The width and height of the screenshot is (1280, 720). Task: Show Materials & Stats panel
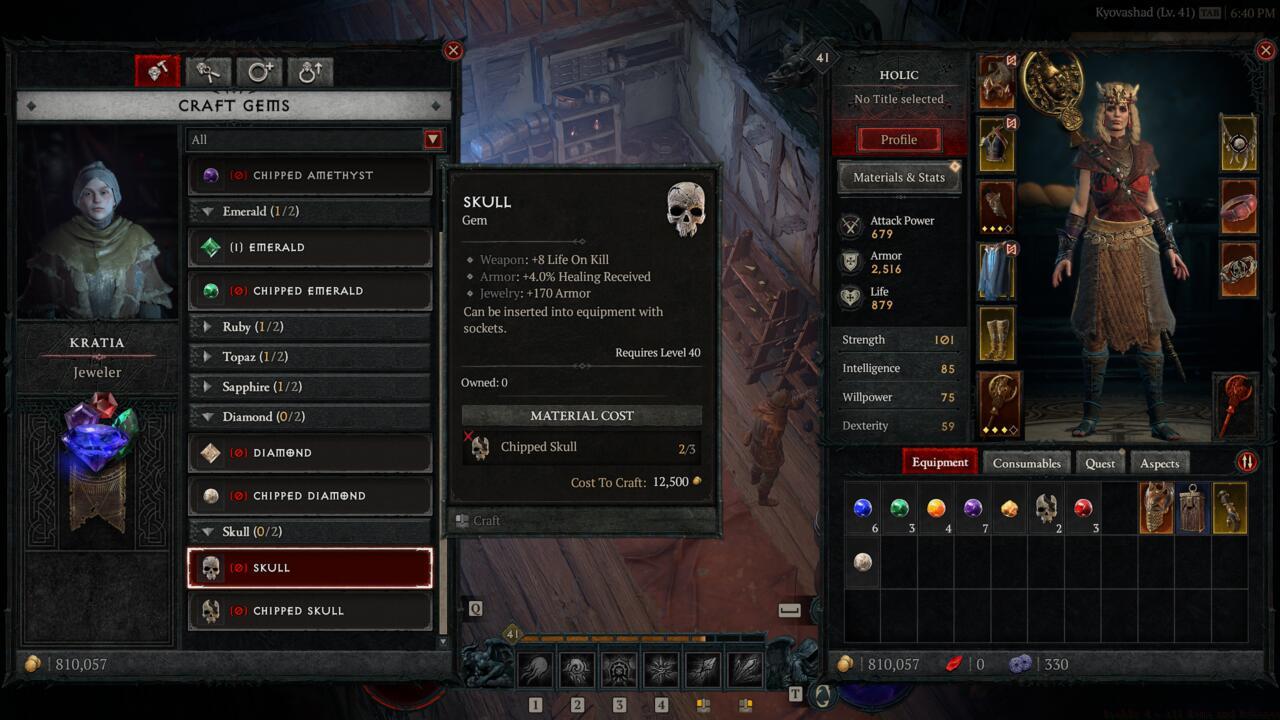[x=898, y=178]
